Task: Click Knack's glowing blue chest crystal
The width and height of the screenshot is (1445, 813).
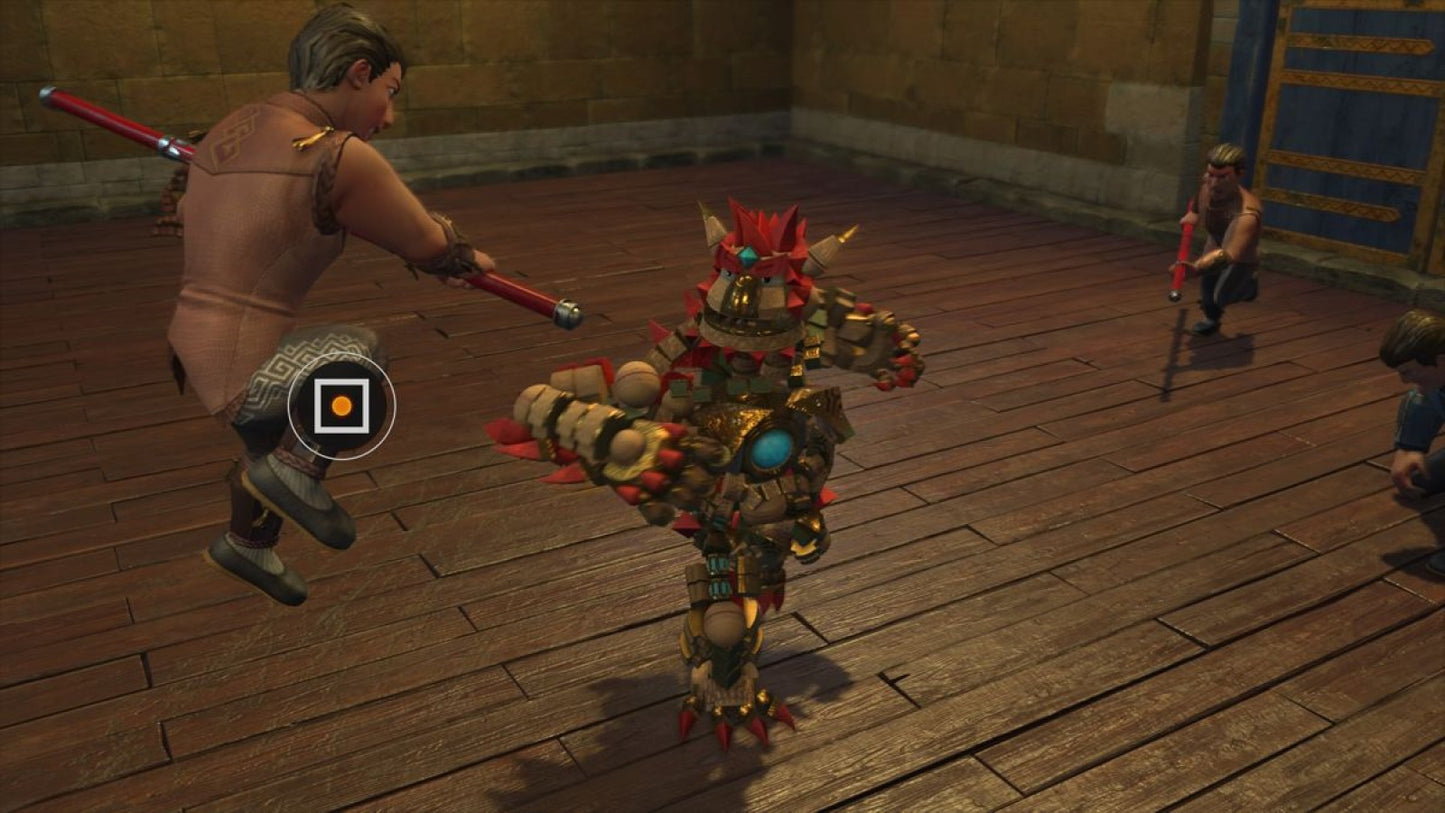Action: pos(770,452)
